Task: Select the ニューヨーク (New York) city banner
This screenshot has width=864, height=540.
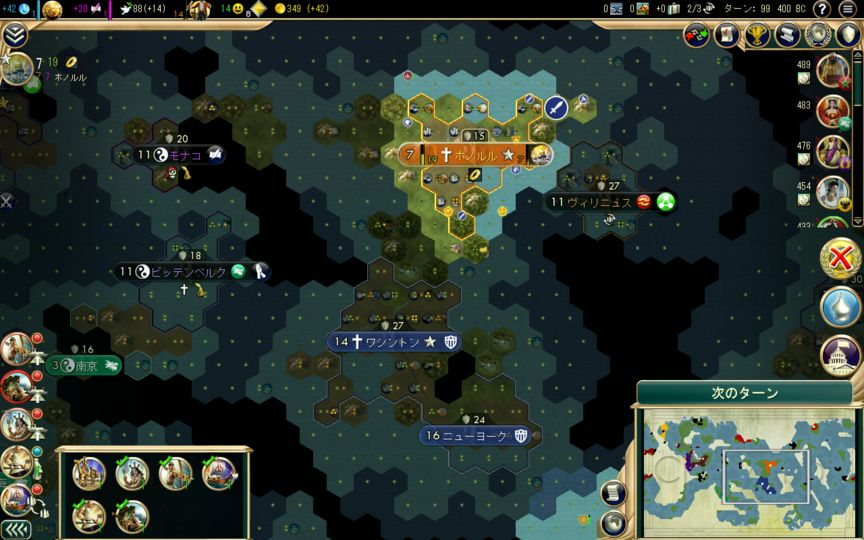Action: 477,436
